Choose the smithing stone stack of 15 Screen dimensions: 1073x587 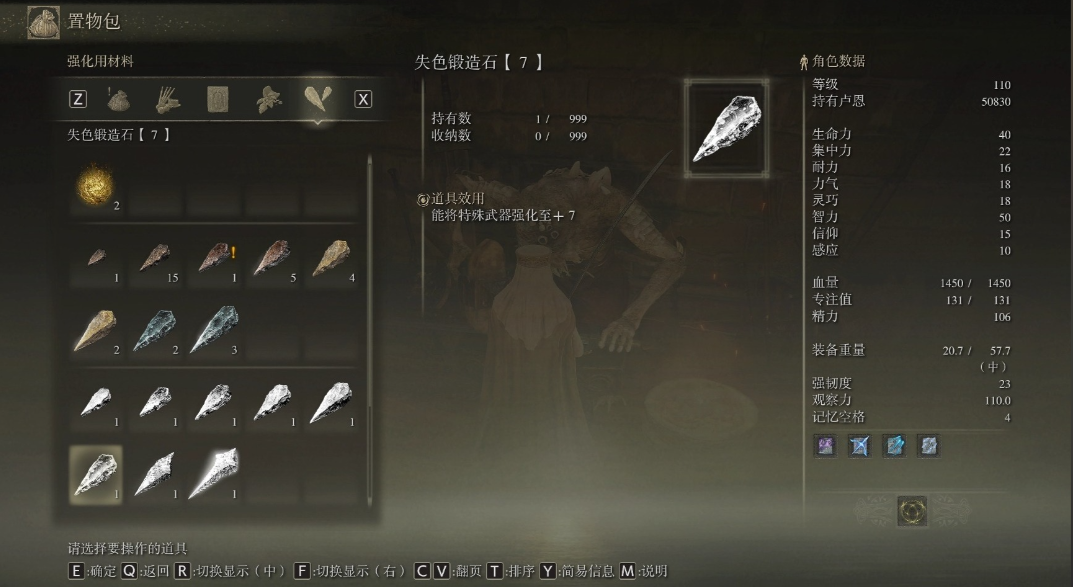click(x=156, y=259)
